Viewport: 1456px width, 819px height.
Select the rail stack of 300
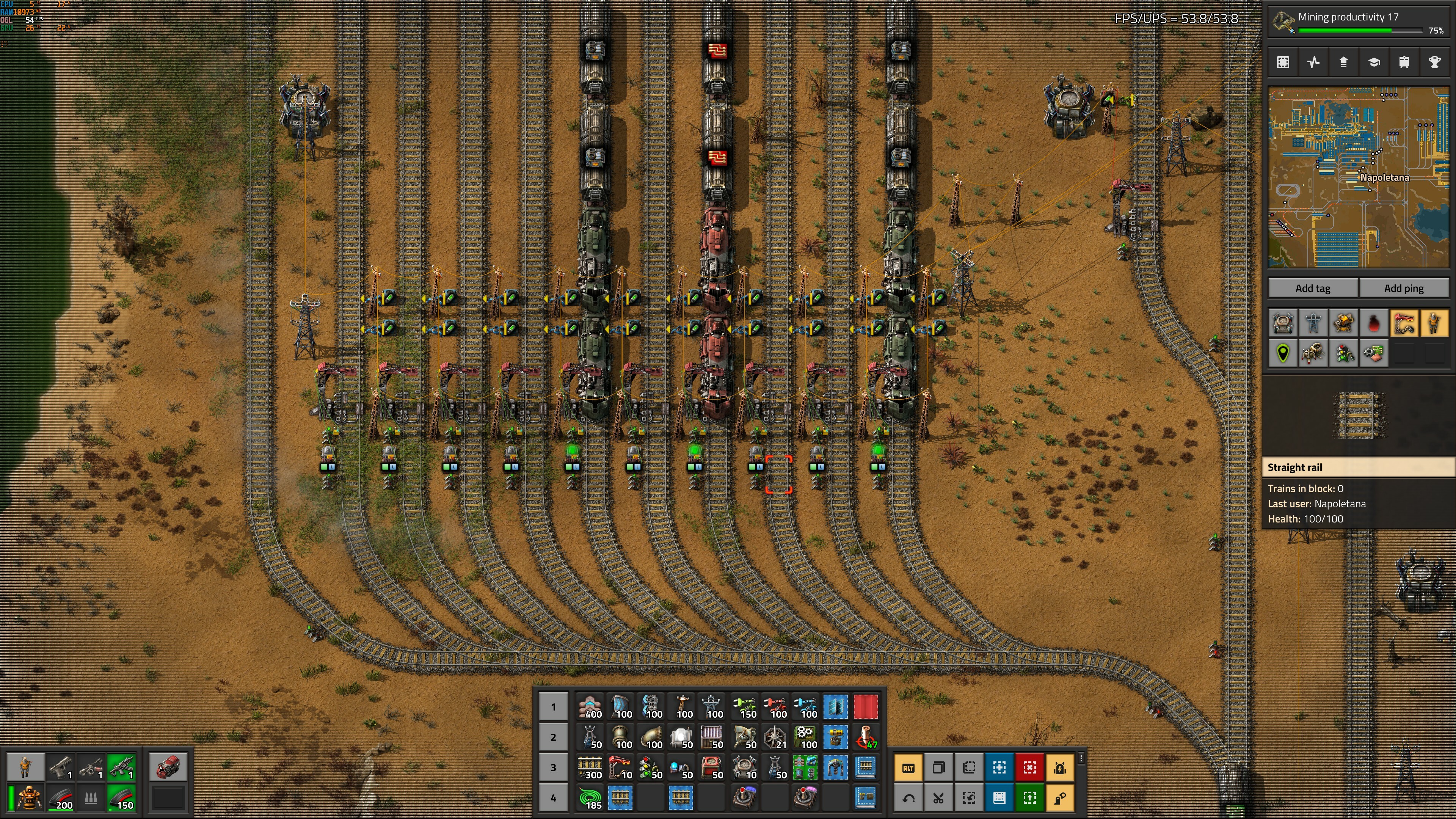[x=590, y=767]
